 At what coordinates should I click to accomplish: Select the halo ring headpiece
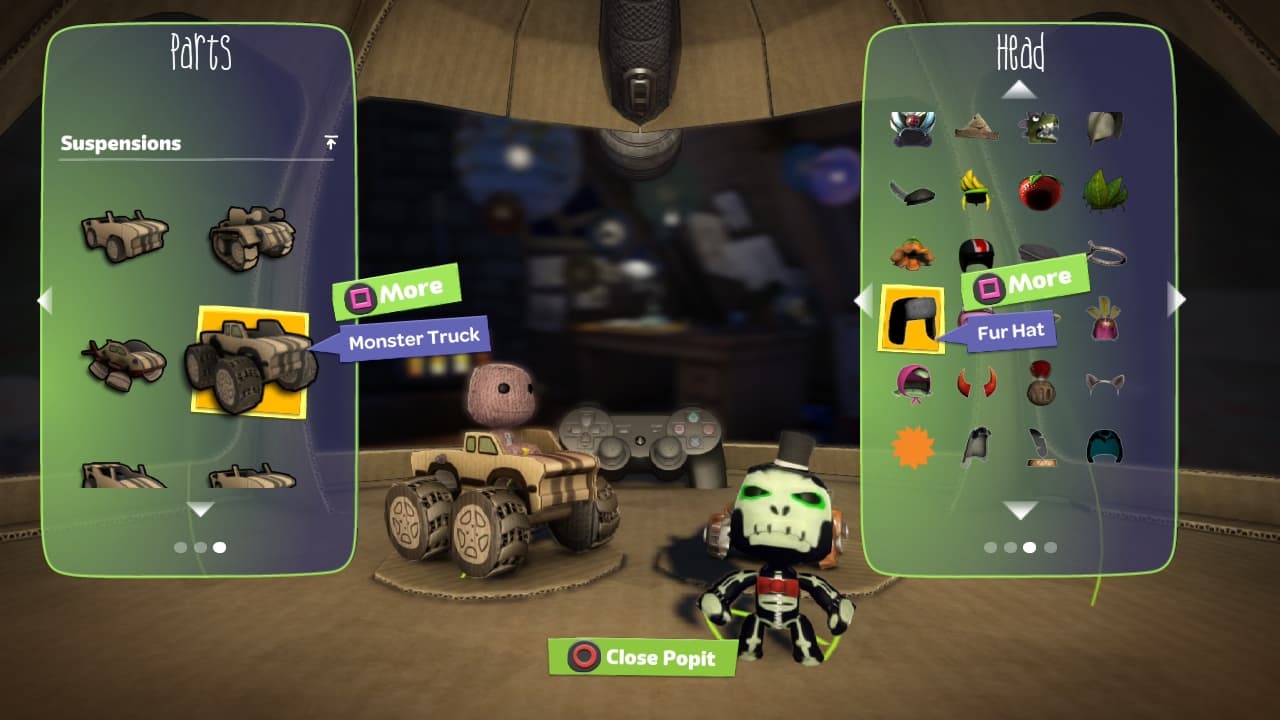point(1105,255)
